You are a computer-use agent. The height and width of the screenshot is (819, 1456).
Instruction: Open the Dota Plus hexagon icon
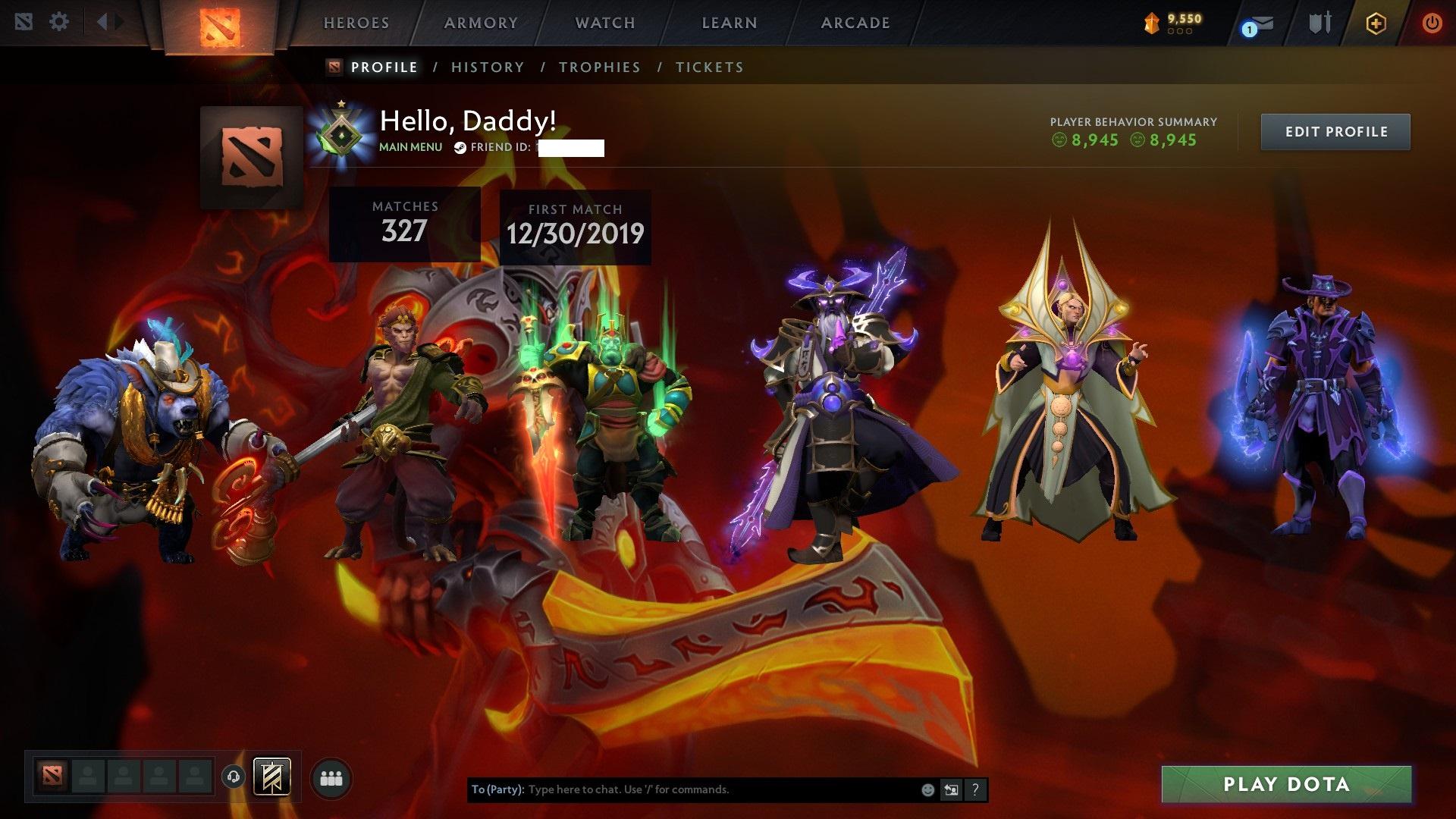[1375, 23]
